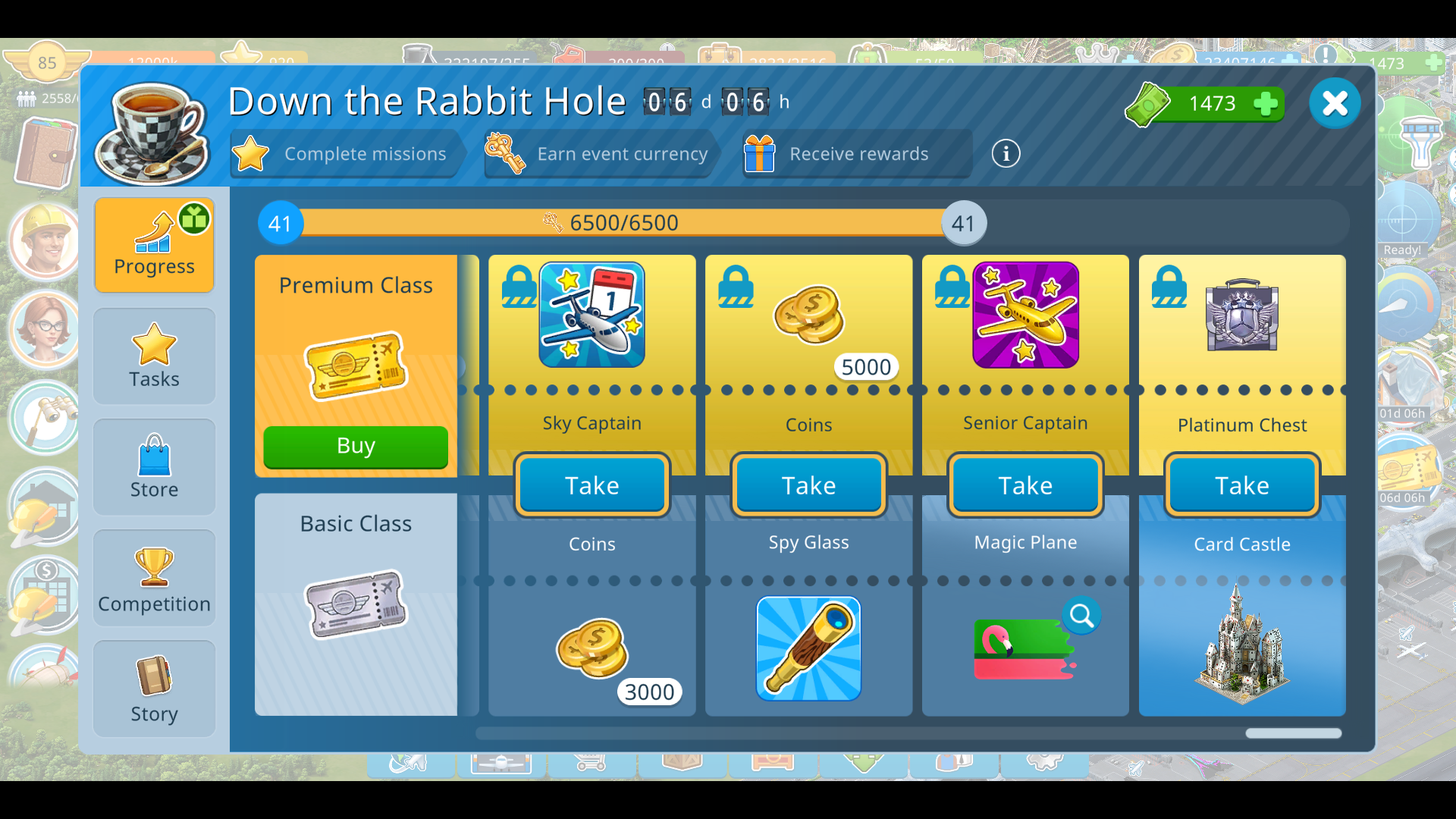
Task: Open the Tasks tab
Action: point(154,356)
